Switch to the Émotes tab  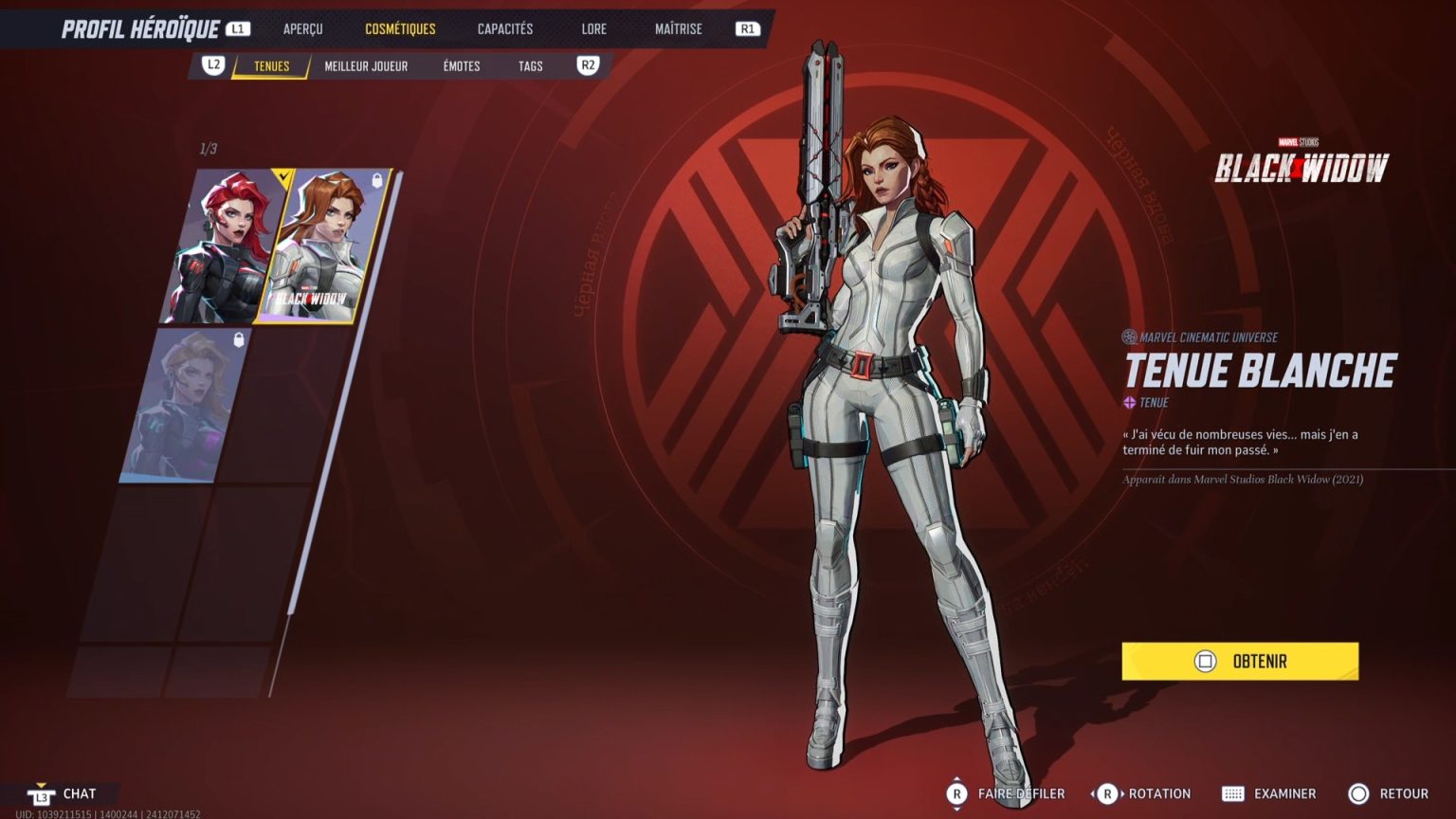click(460, 66)
